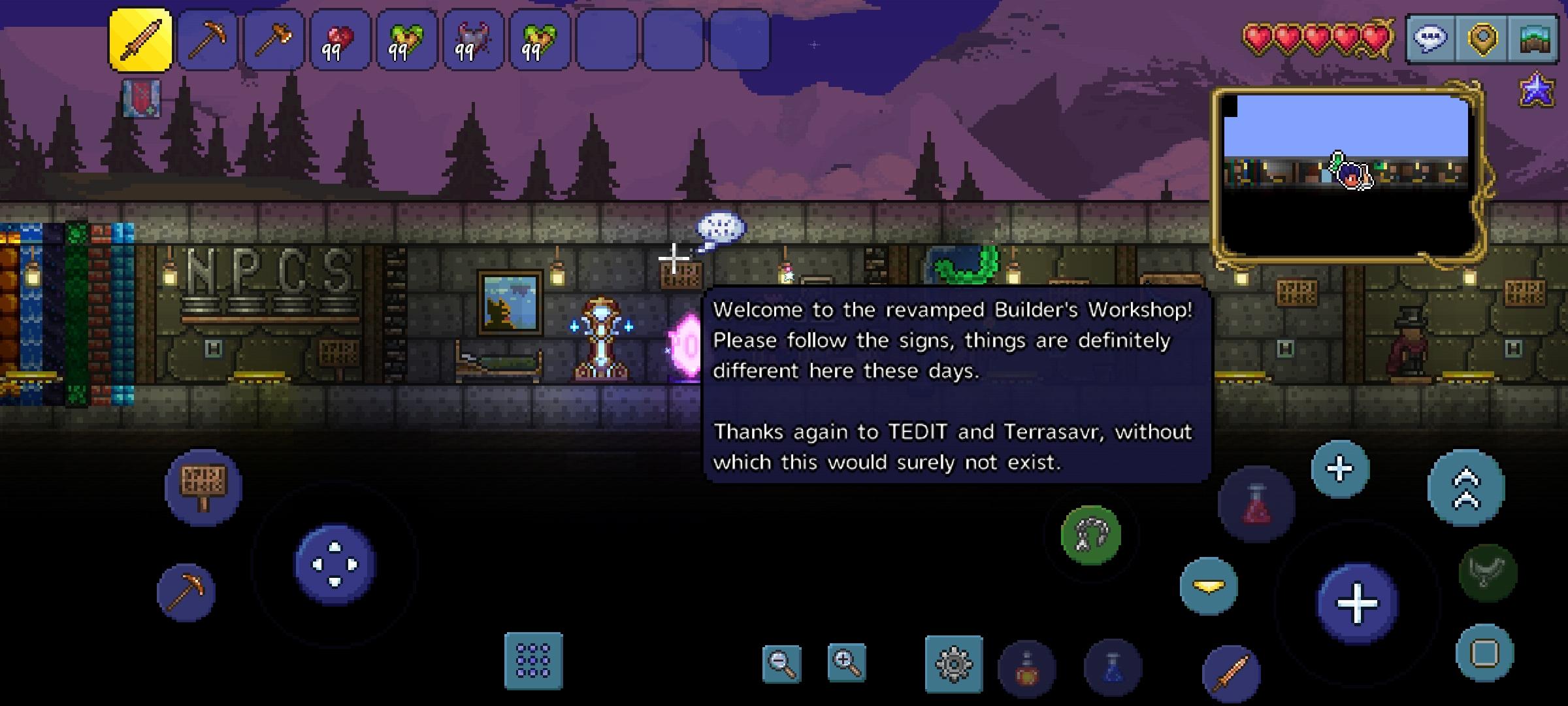Screen dimensions: 1568x706
Task: Fire the green grappling hook button
Action: pos(1091,535)
